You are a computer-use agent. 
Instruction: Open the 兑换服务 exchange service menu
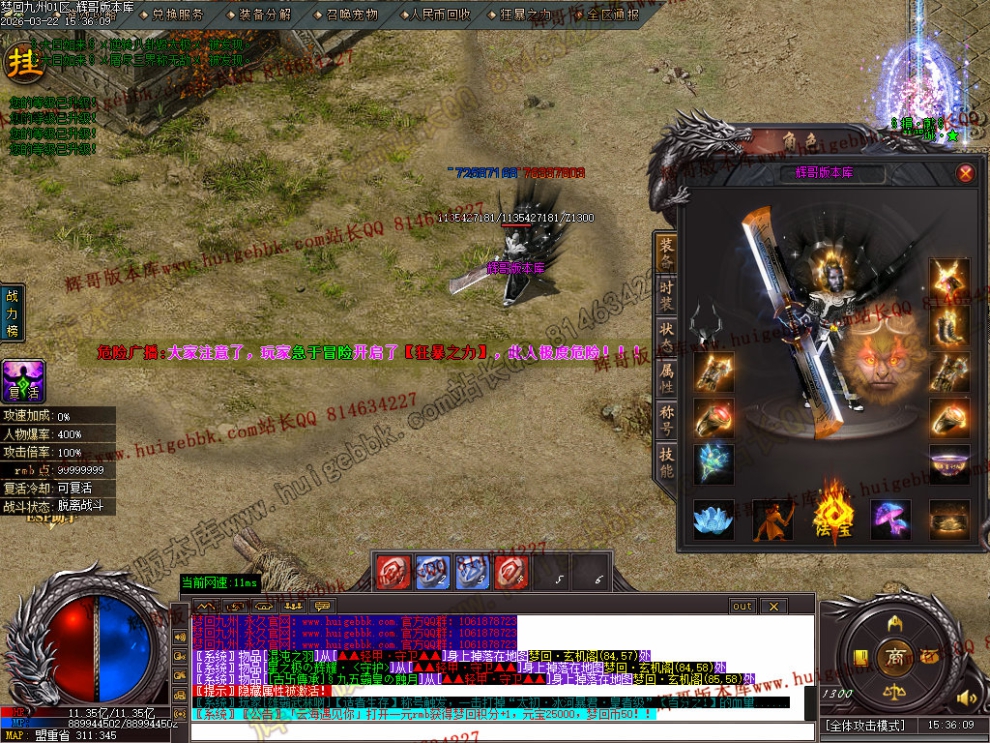177,15
